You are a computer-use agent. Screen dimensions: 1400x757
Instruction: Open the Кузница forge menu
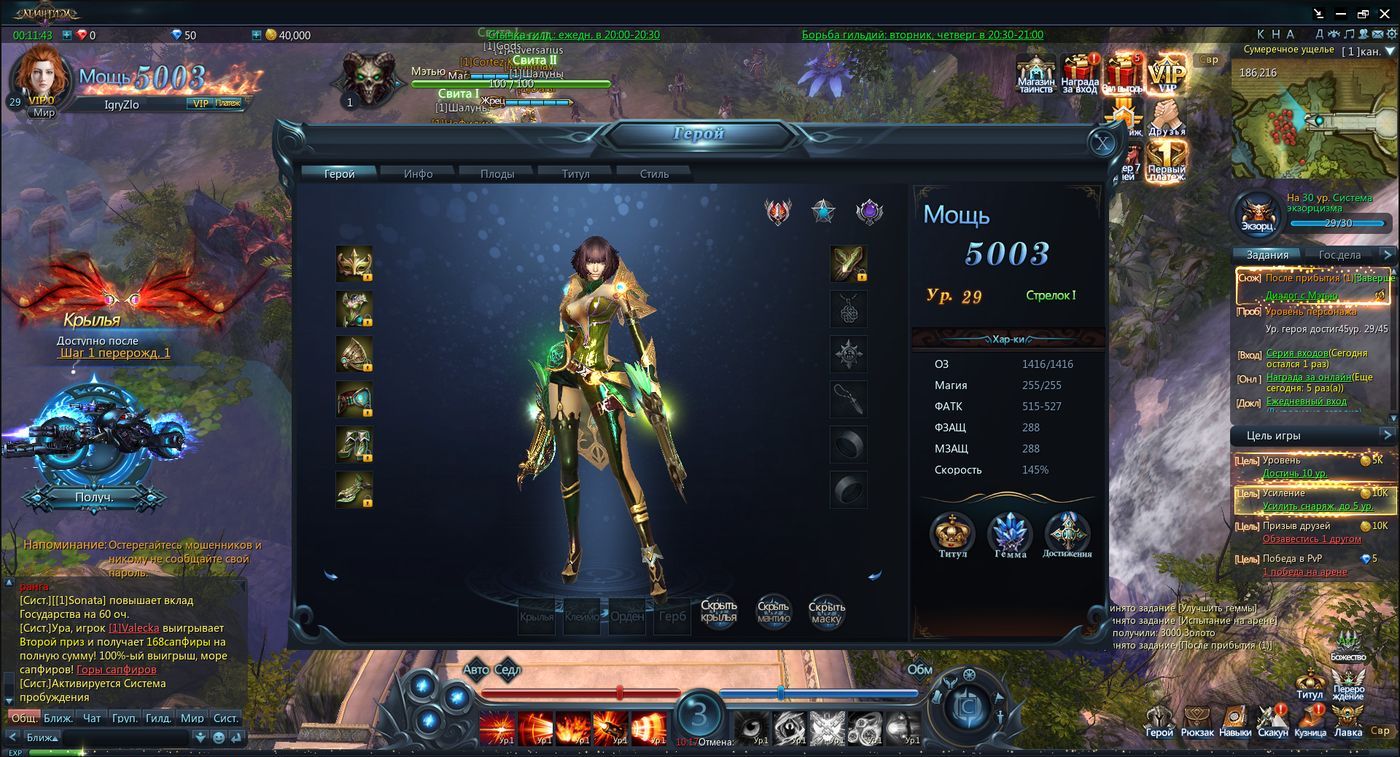1310,718
